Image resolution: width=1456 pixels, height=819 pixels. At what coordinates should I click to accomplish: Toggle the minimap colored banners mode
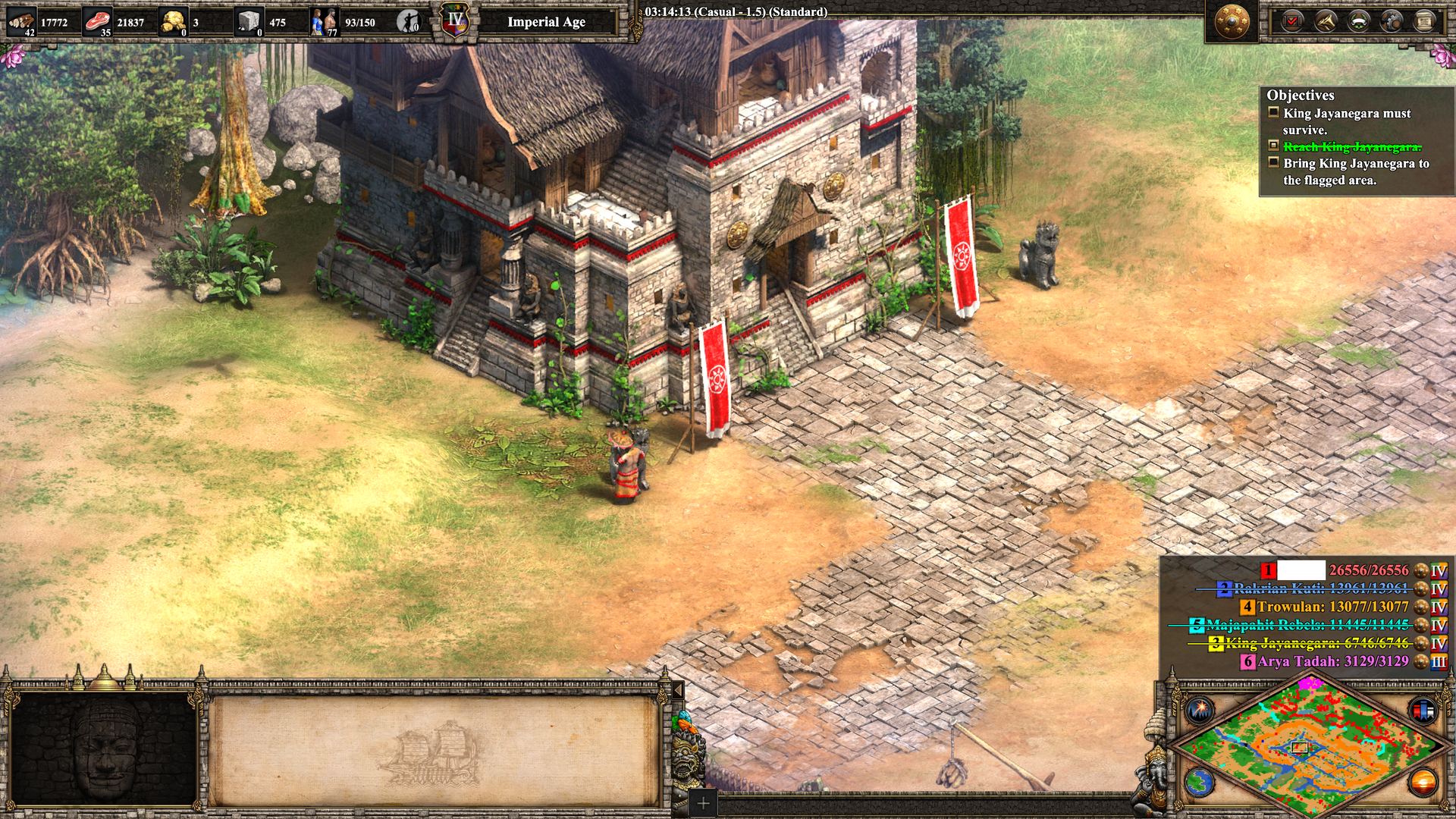(x=1423, y=711)
